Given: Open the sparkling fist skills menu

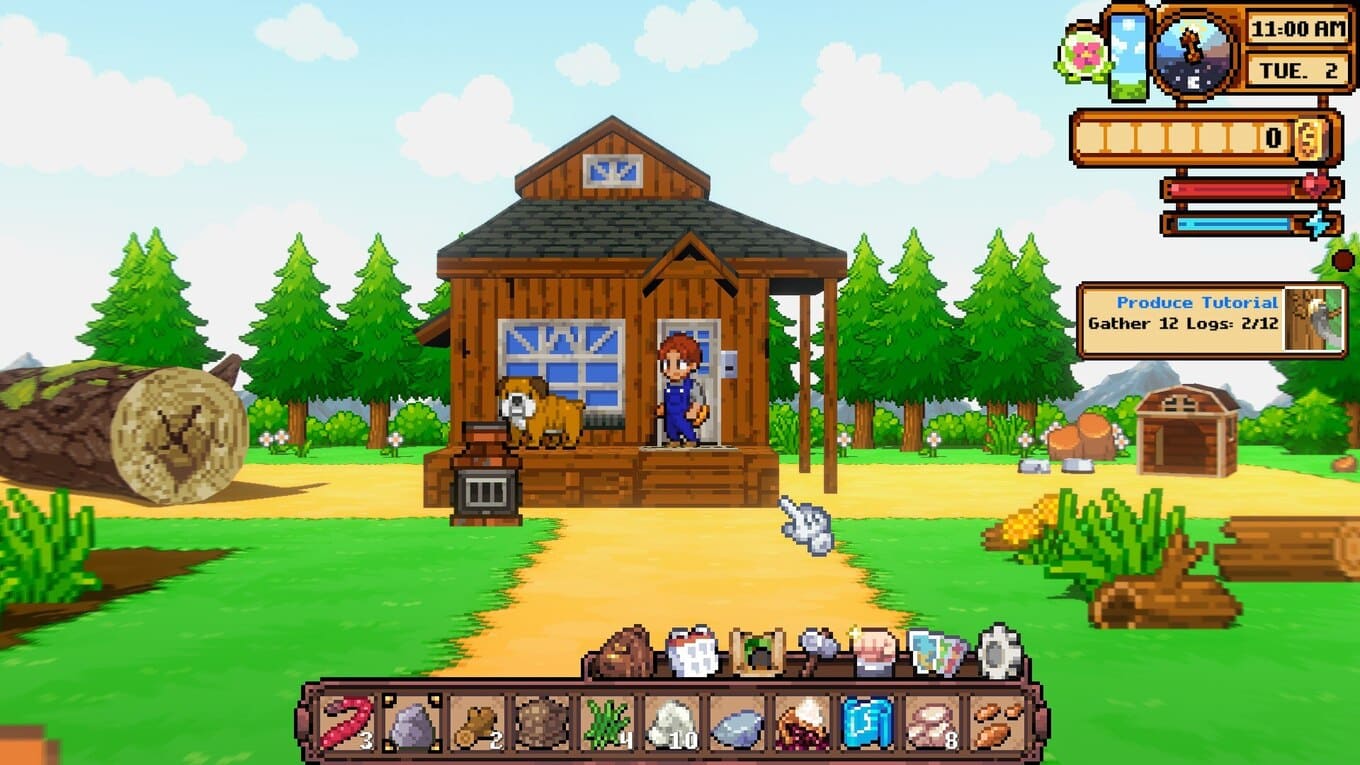Looking at the screenshot, I should 875,652.
